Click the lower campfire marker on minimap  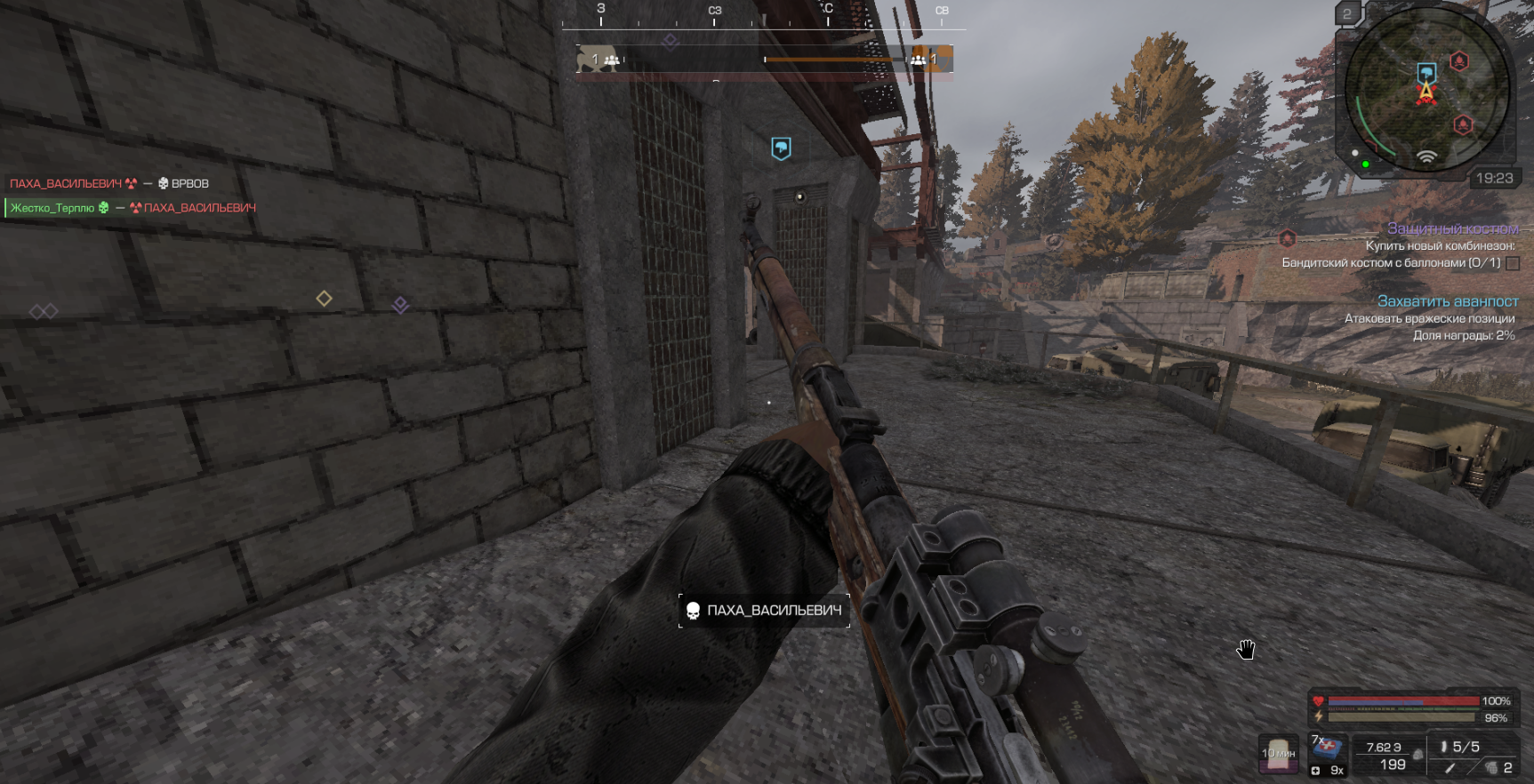pyautogui.click(x=1463, y=124)
